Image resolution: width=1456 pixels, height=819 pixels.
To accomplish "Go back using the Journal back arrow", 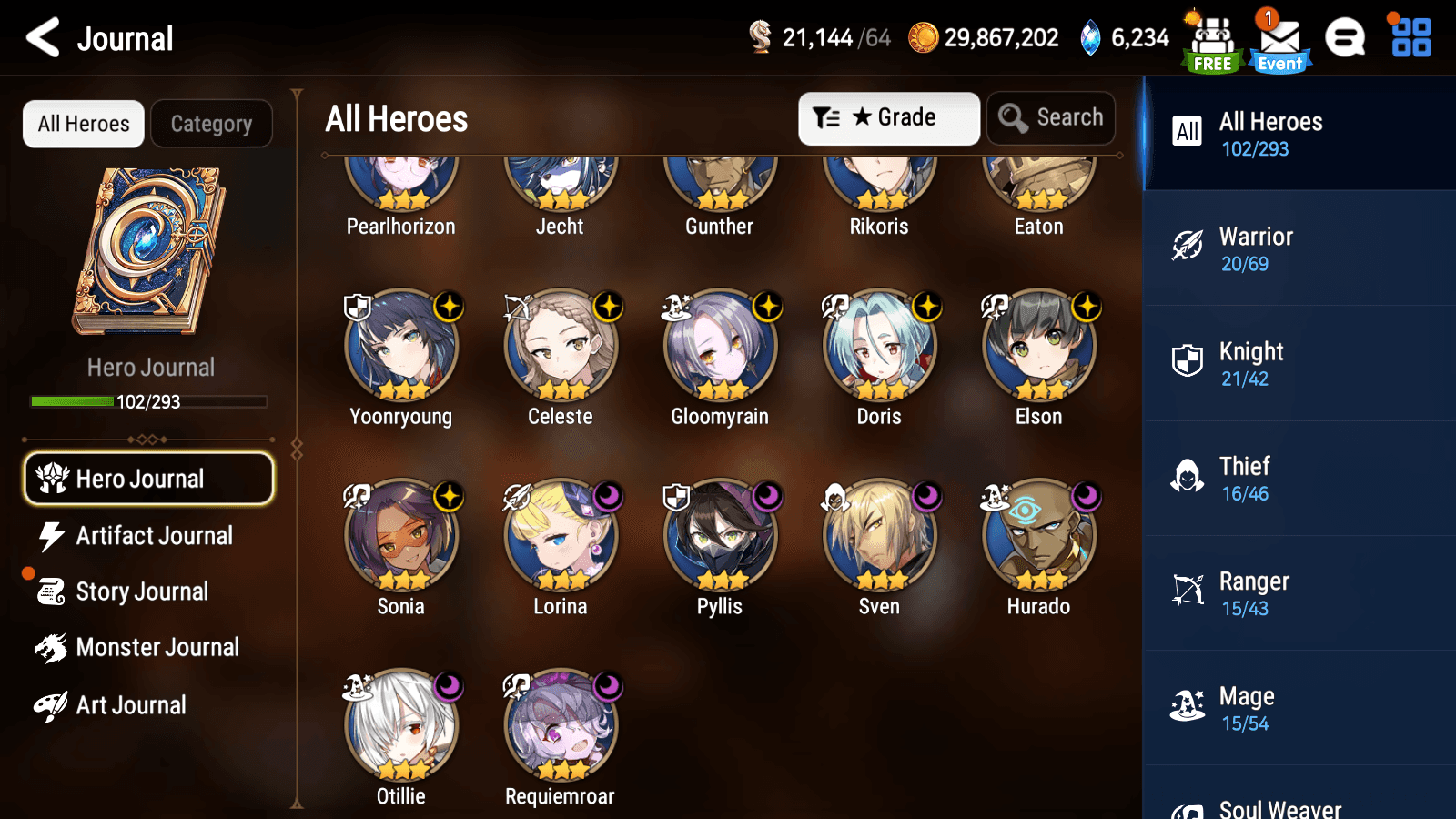I will 39,38.
